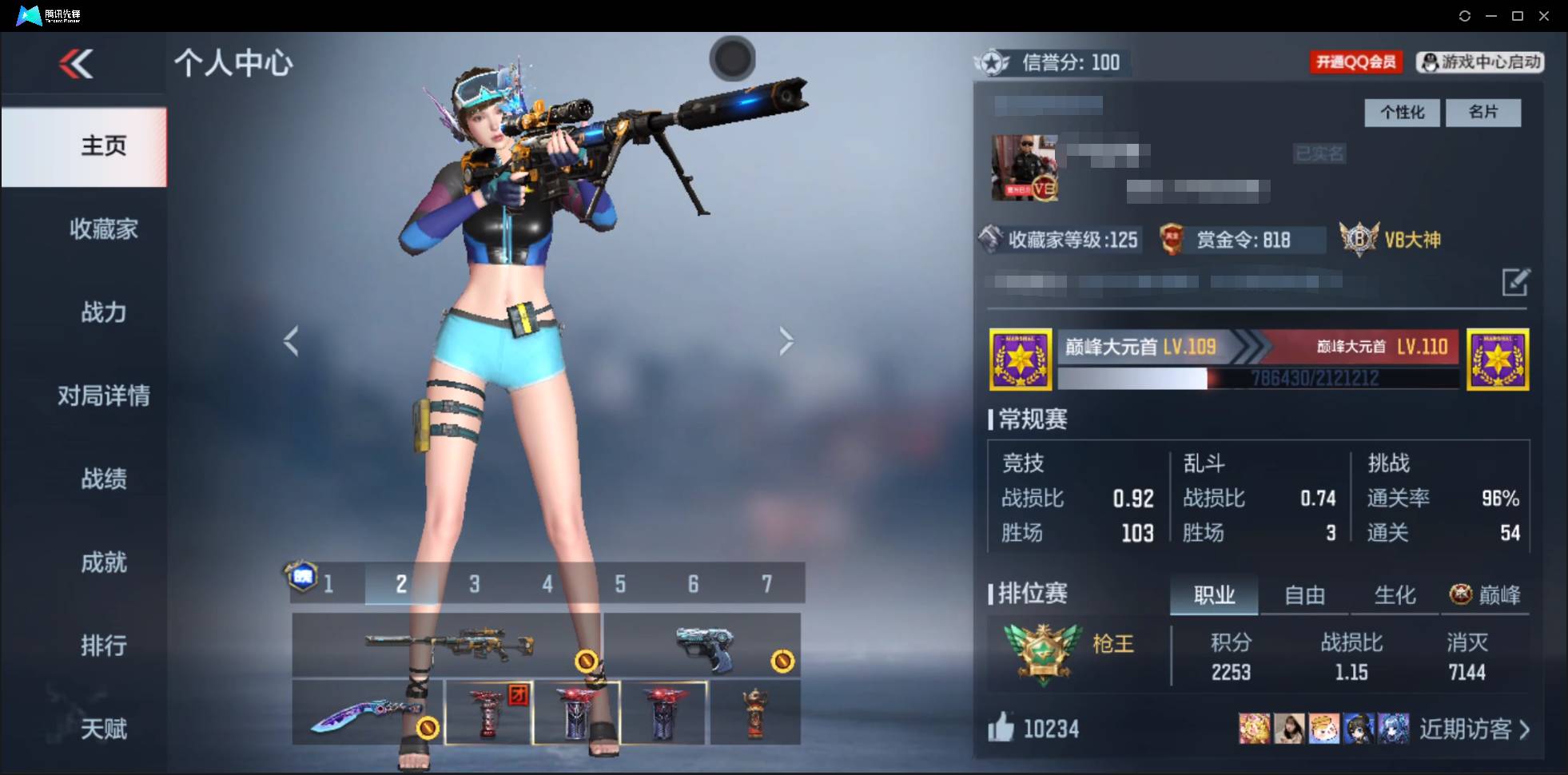Viewport: 1568px width, 775px height.
Task: Click the thumbs-up like icon showing 10234
Action: point(1001,728)
